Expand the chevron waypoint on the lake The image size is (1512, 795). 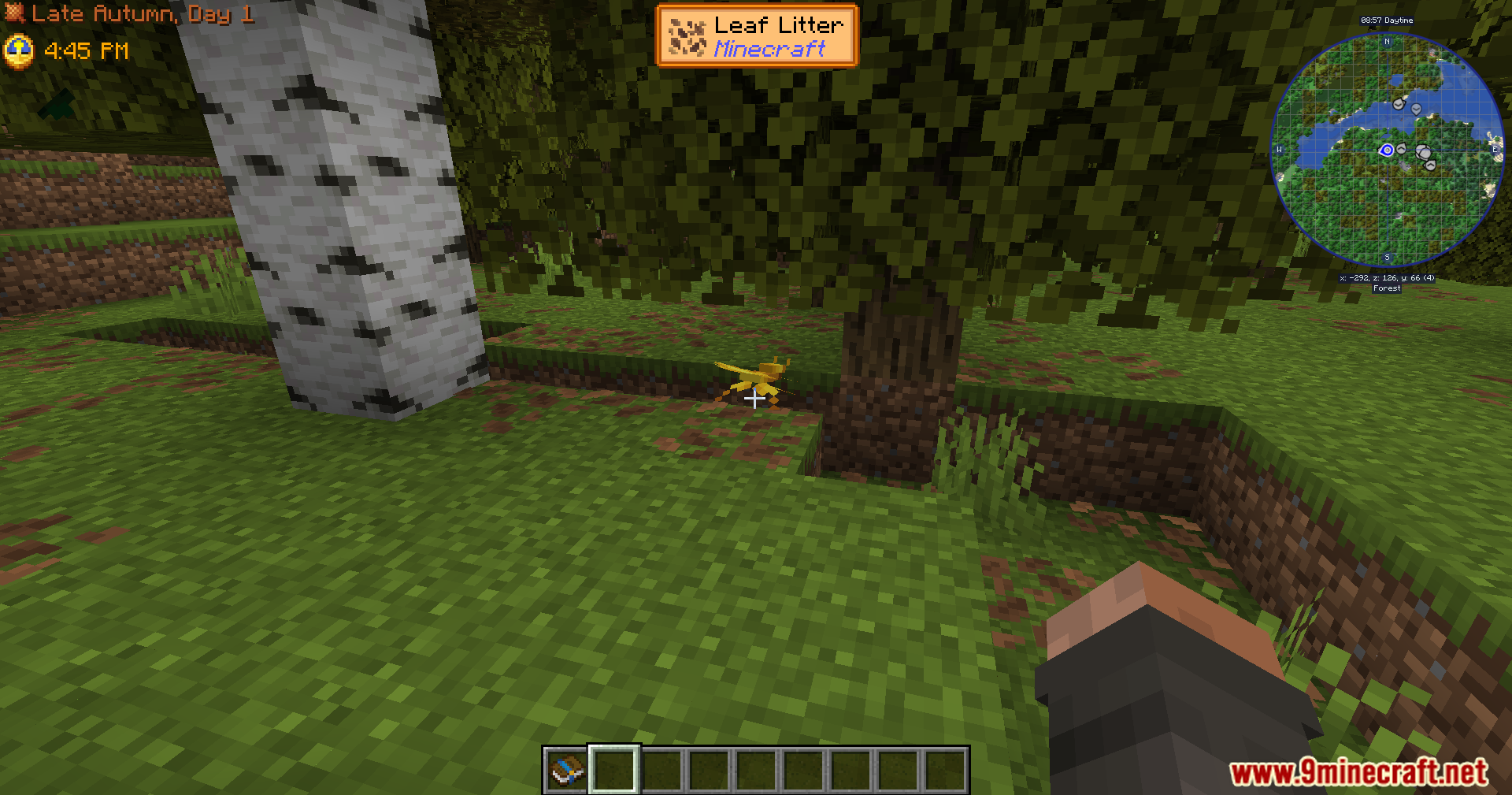pos(1399,105)
